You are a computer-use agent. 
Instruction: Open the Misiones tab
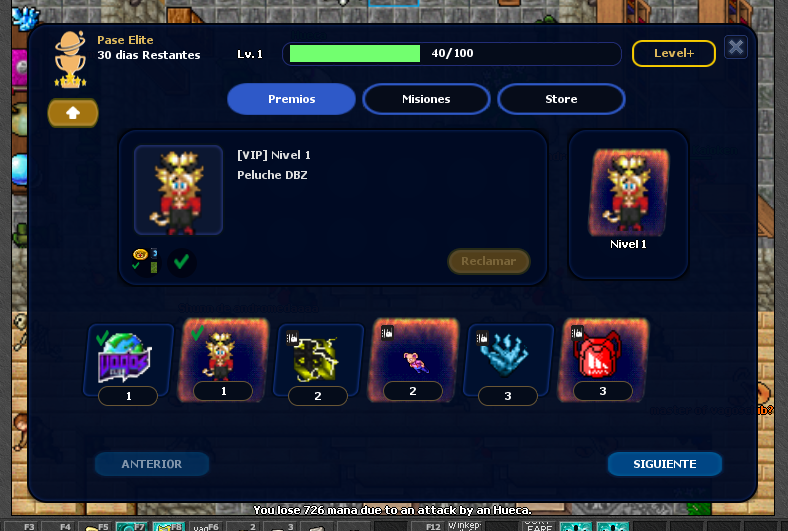(x=426, y=99)
